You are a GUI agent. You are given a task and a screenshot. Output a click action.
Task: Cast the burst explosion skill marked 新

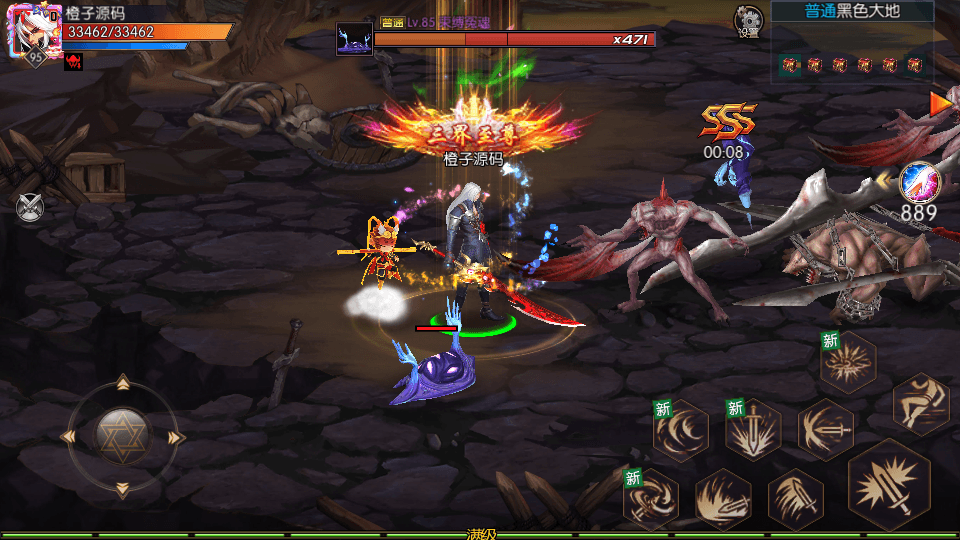[848, 362]
